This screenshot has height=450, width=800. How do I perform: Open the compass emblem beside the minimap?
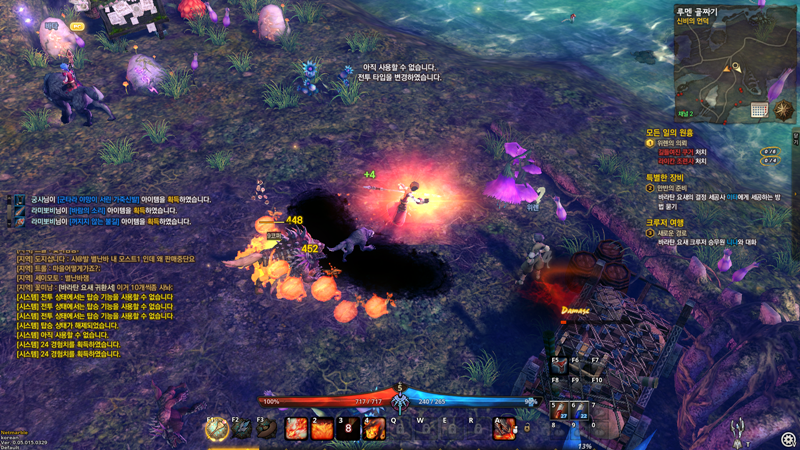(785, 110)
